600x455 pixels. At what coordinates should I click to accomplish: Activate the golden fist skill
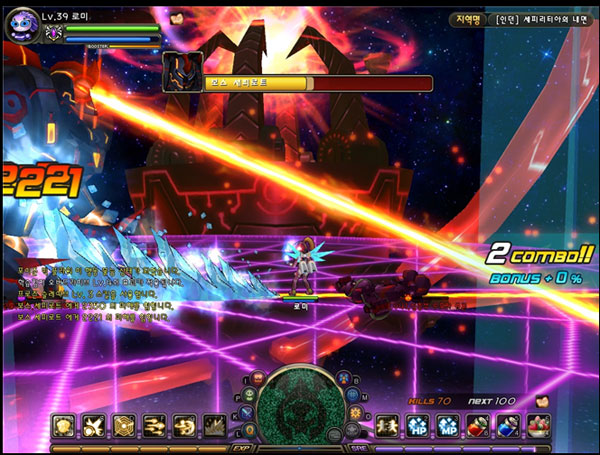(64, 425)
